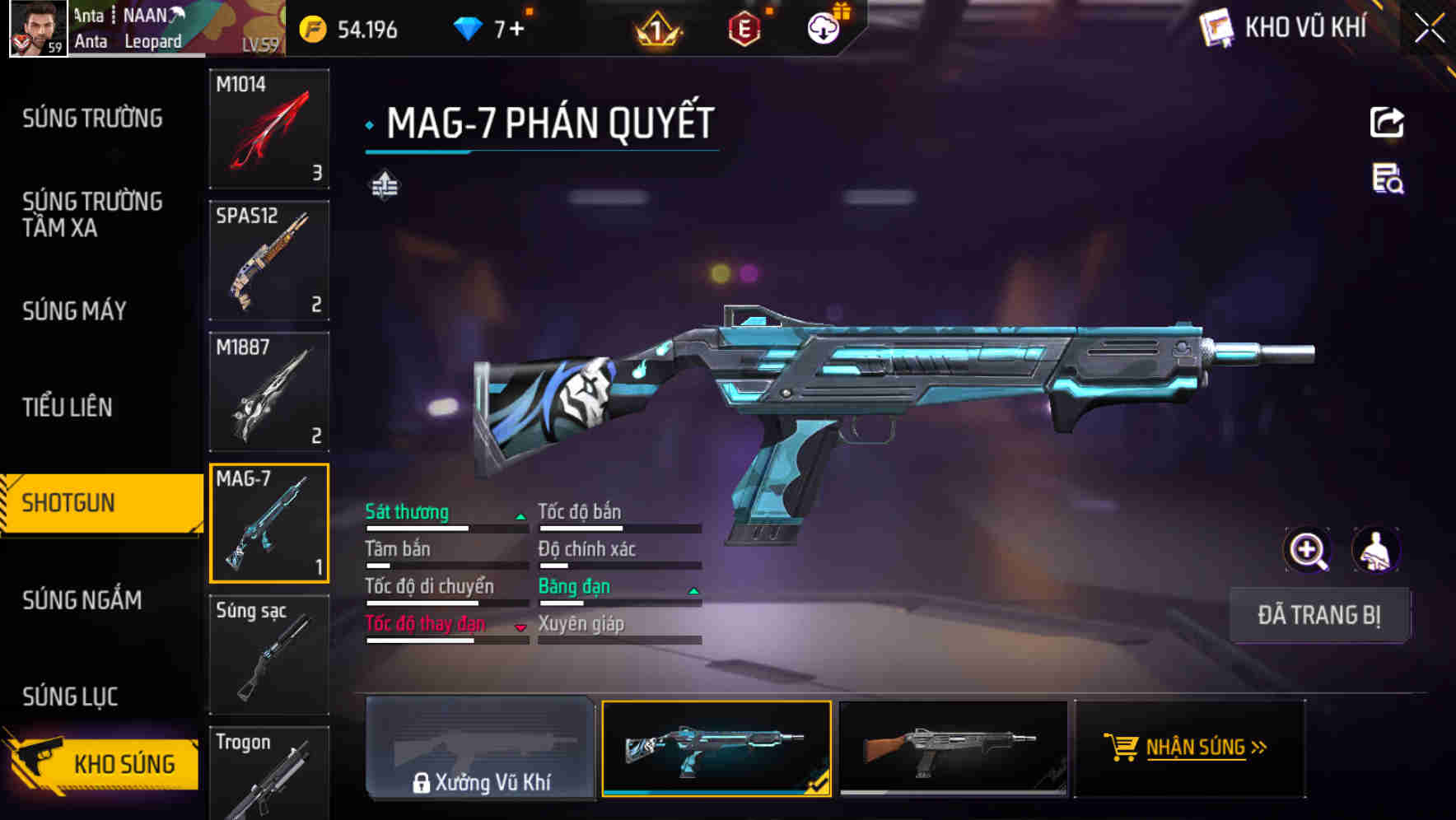
Task: Open Súng Trường Tầm Xa category
Action: (x=92, y=214)
